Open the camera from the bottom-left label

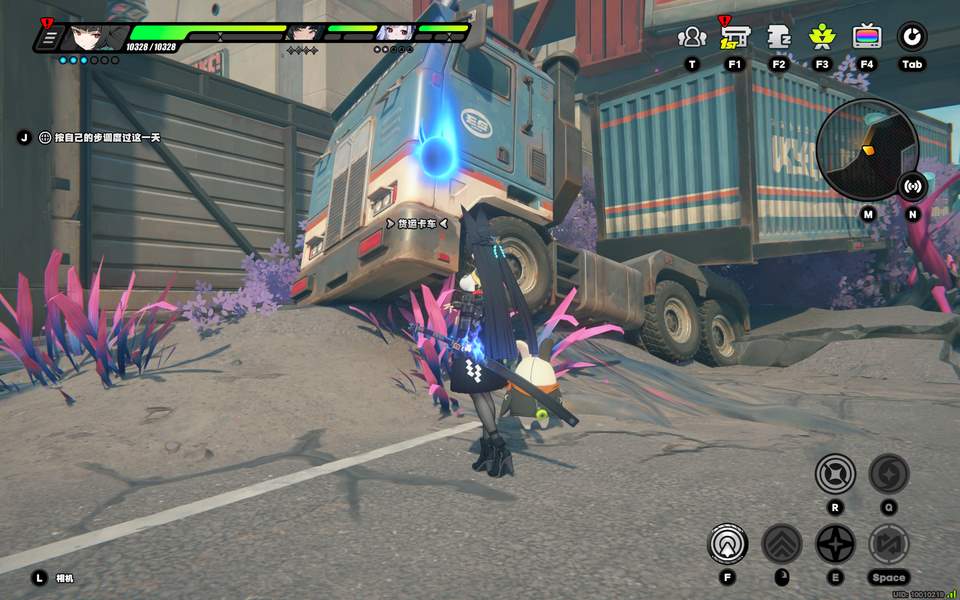point(64,578)
